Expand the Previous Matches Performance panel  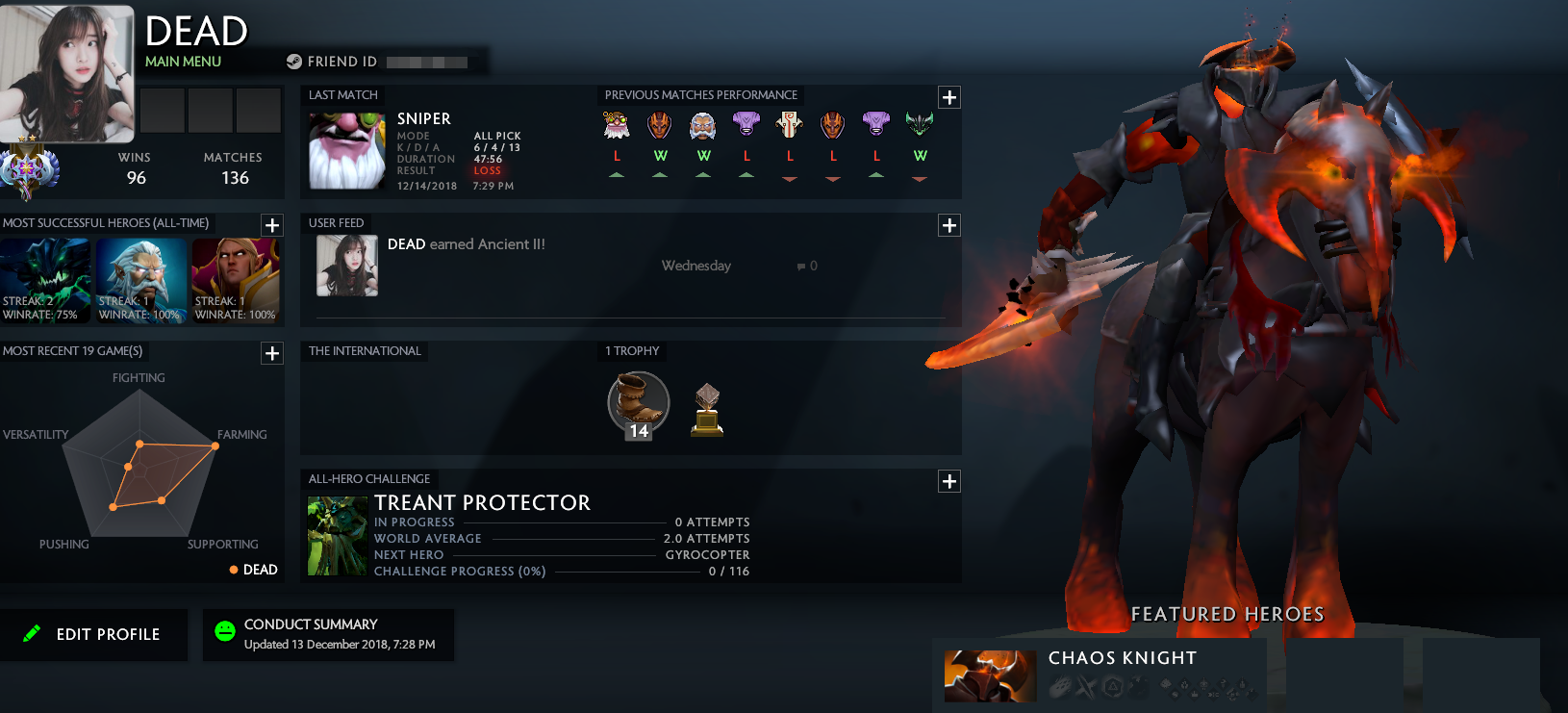[949, 96]
